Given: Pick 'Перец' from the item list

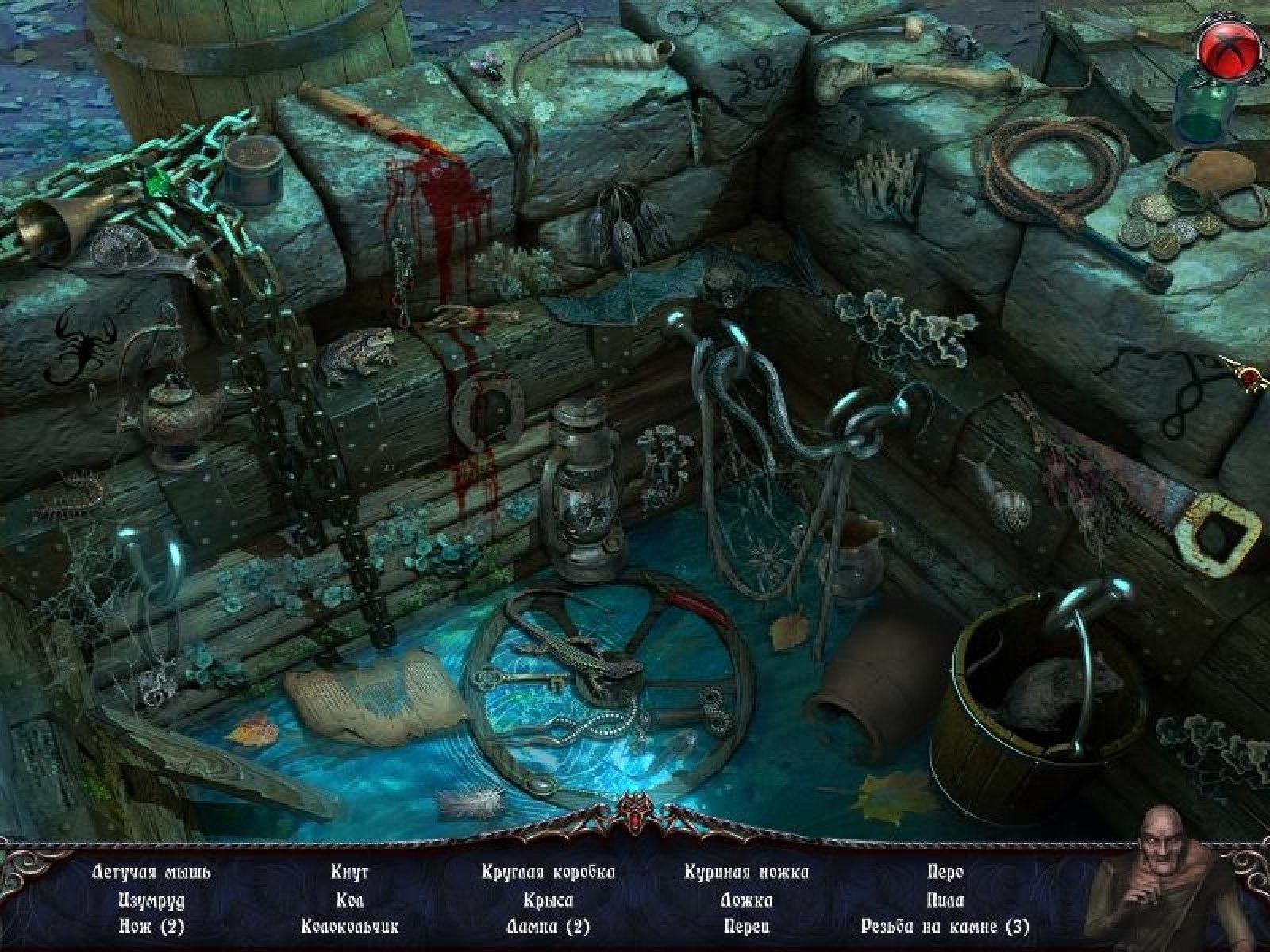Looking at the screenshot, I should tap(747, 926).
